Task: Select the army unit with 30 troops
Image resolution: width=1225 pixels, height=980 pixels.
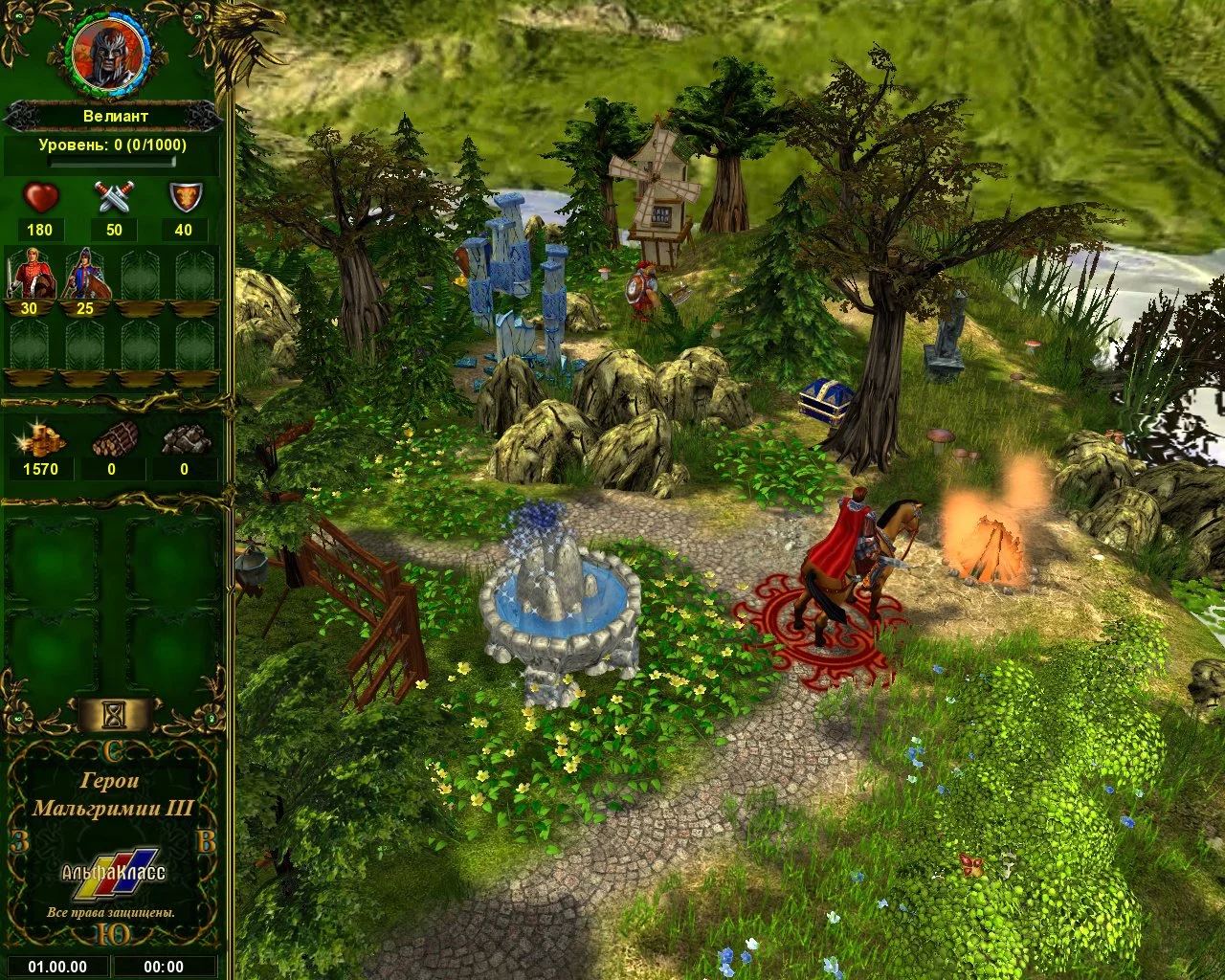Action: 29,275
